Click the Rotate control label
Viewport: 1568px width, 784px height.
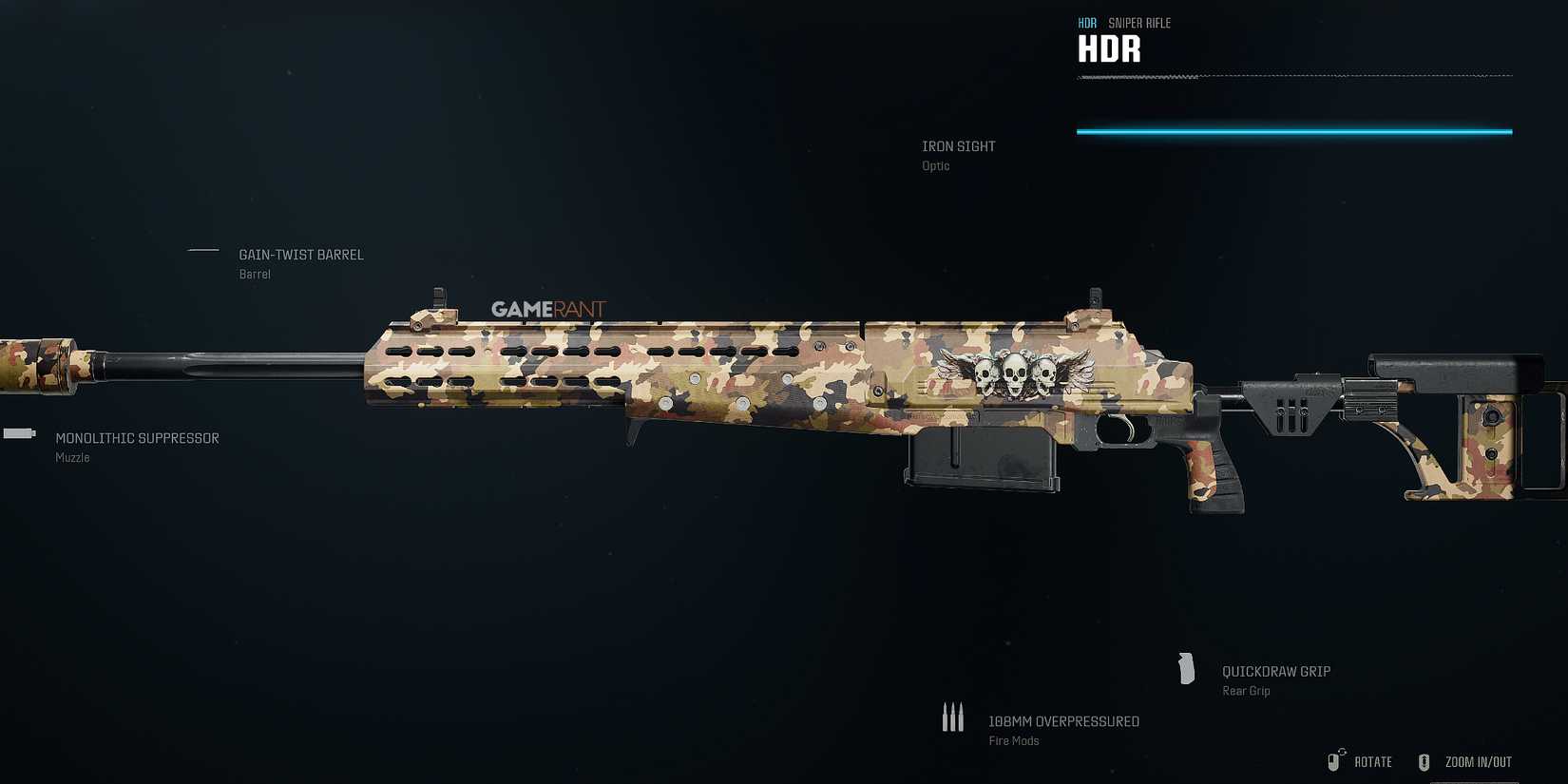[1371, 761]
